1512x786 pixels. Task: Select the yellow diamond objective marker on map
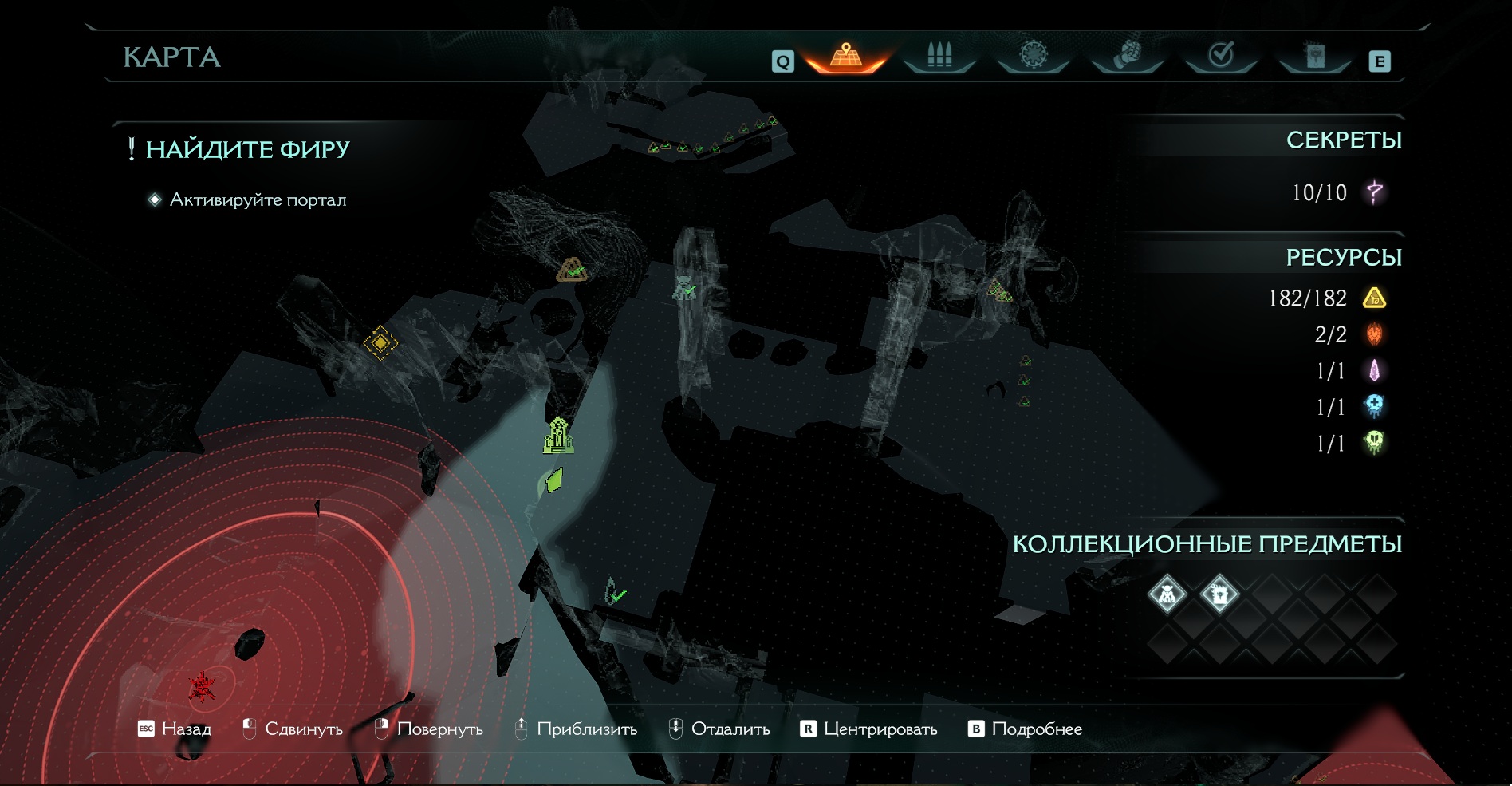[x=380, y=343]
